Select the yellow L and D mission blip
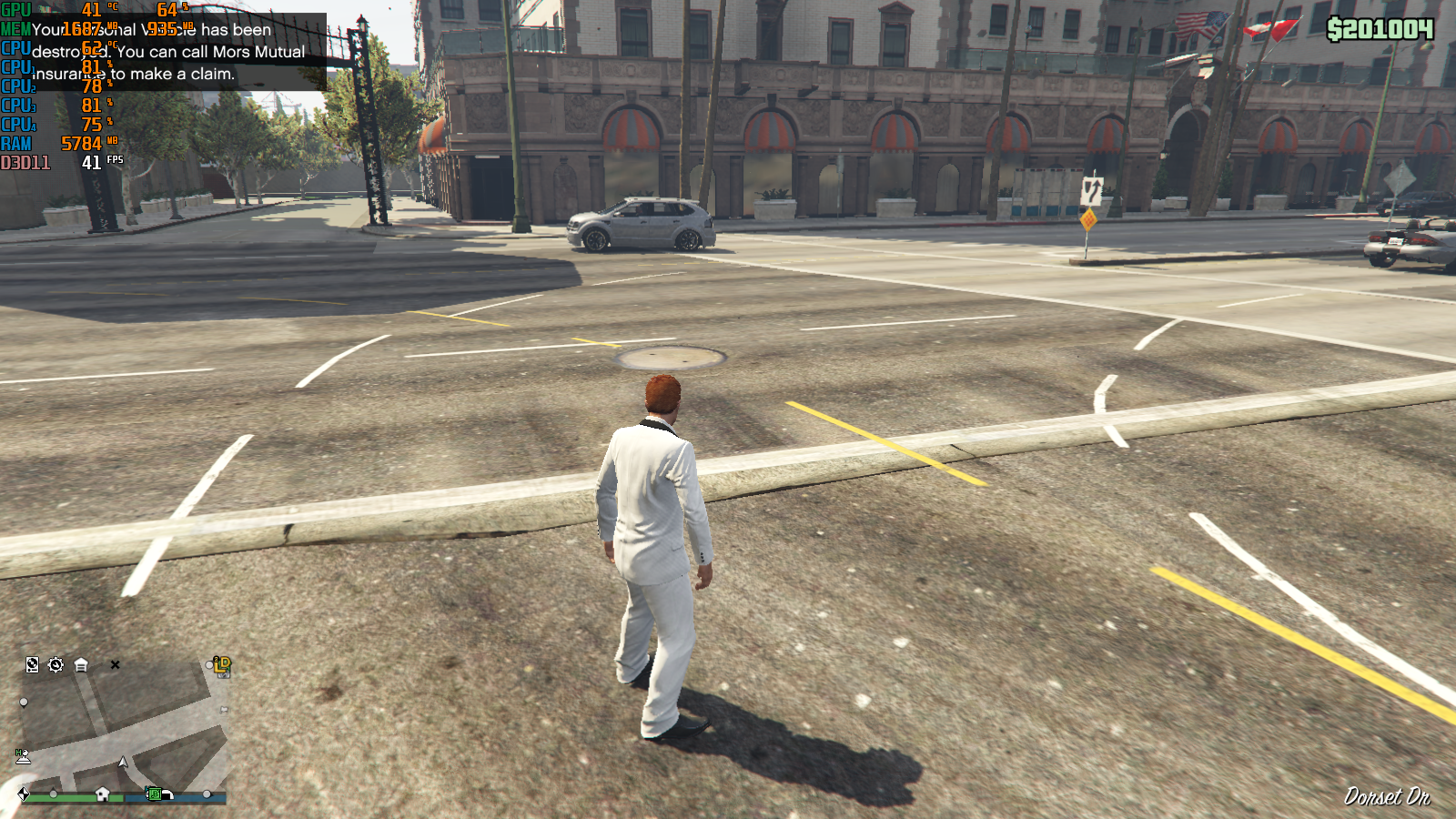Viewport: 1456px width, 819px height. (222, 665)
